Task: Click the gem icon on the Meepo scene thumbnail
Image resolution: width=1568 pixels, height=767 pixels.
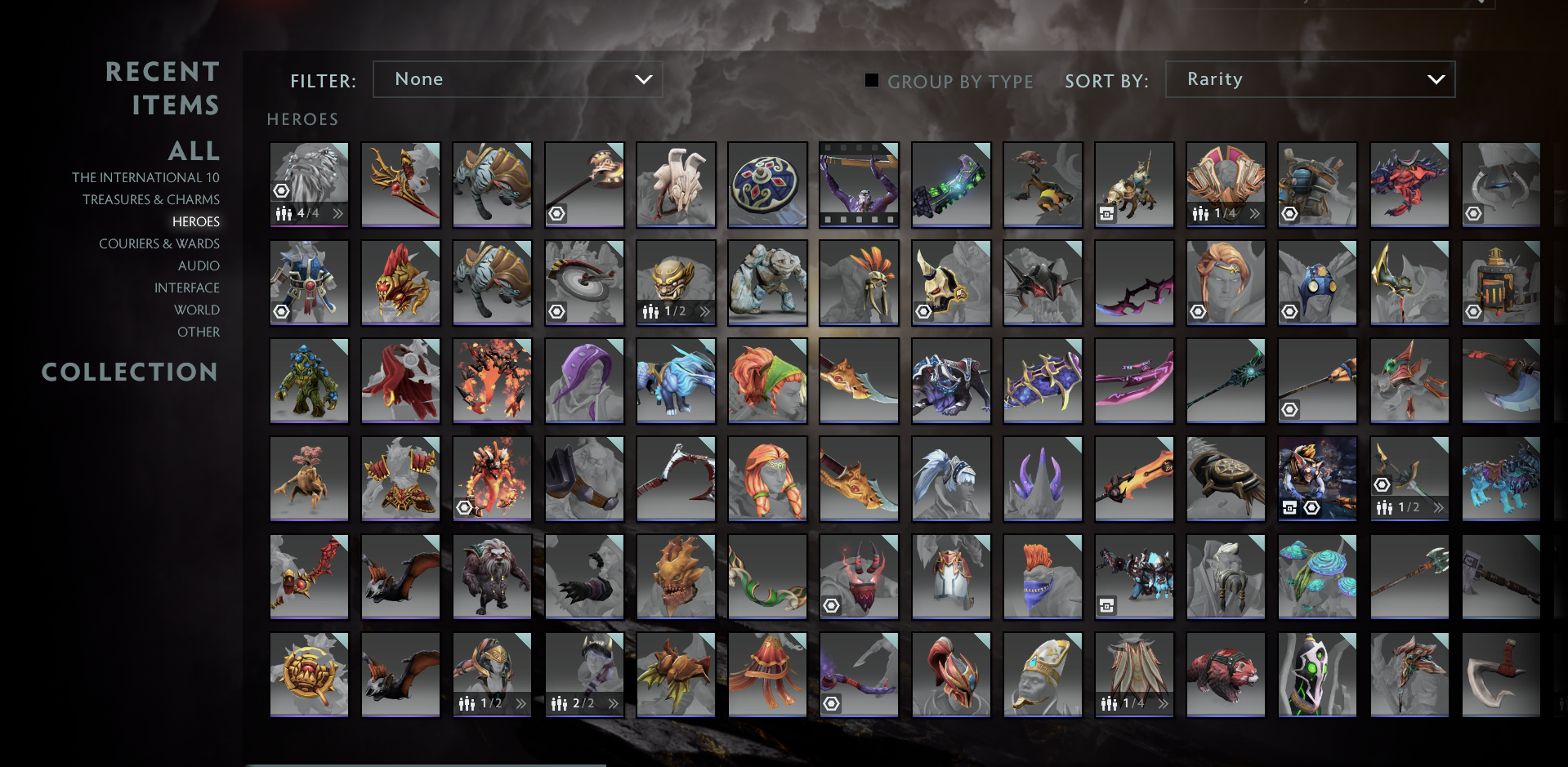Action: pyautogui.click(x=1313, y=507)
